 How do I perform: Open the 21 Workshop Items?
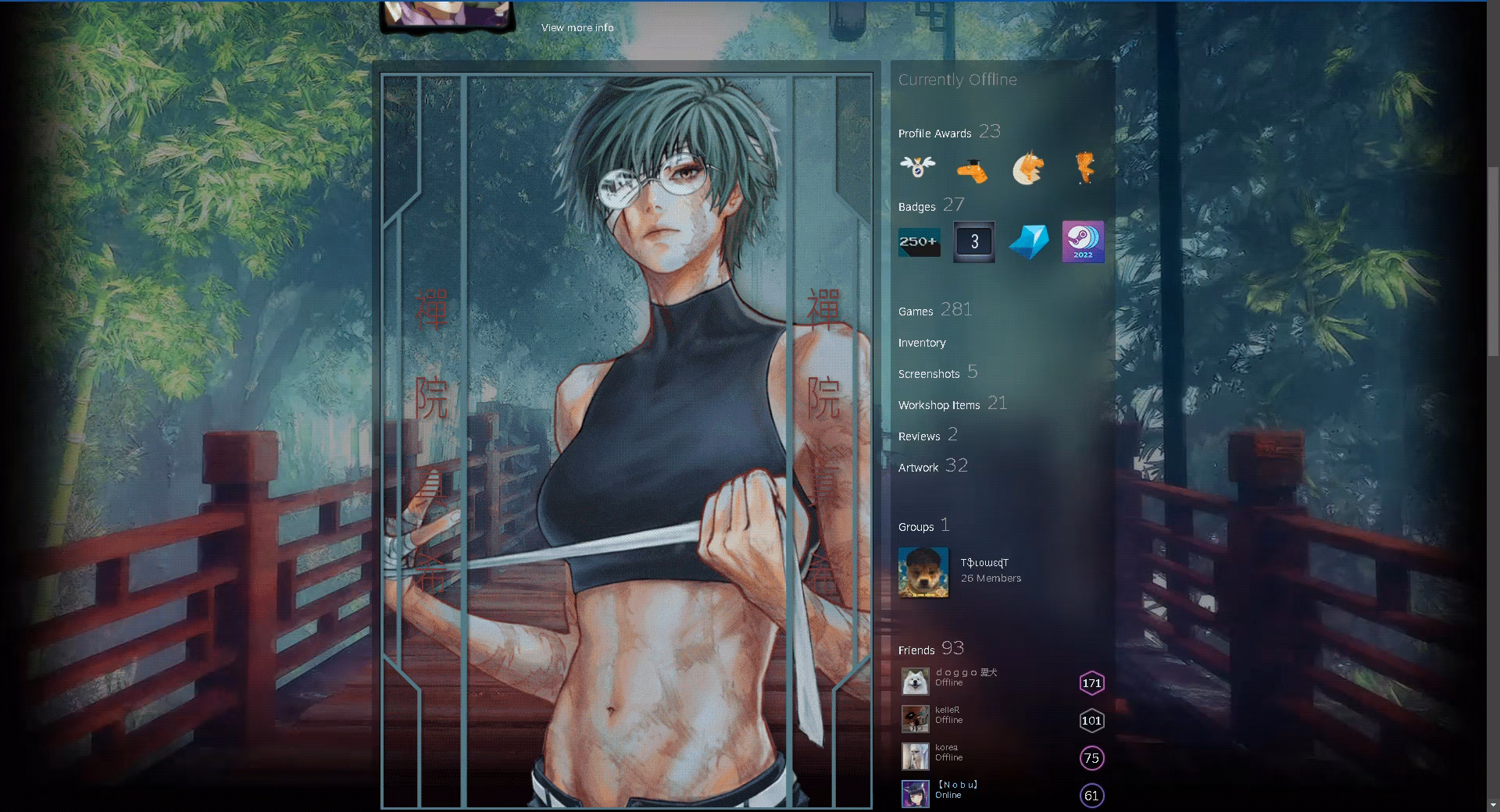click(x=939, y=404)
